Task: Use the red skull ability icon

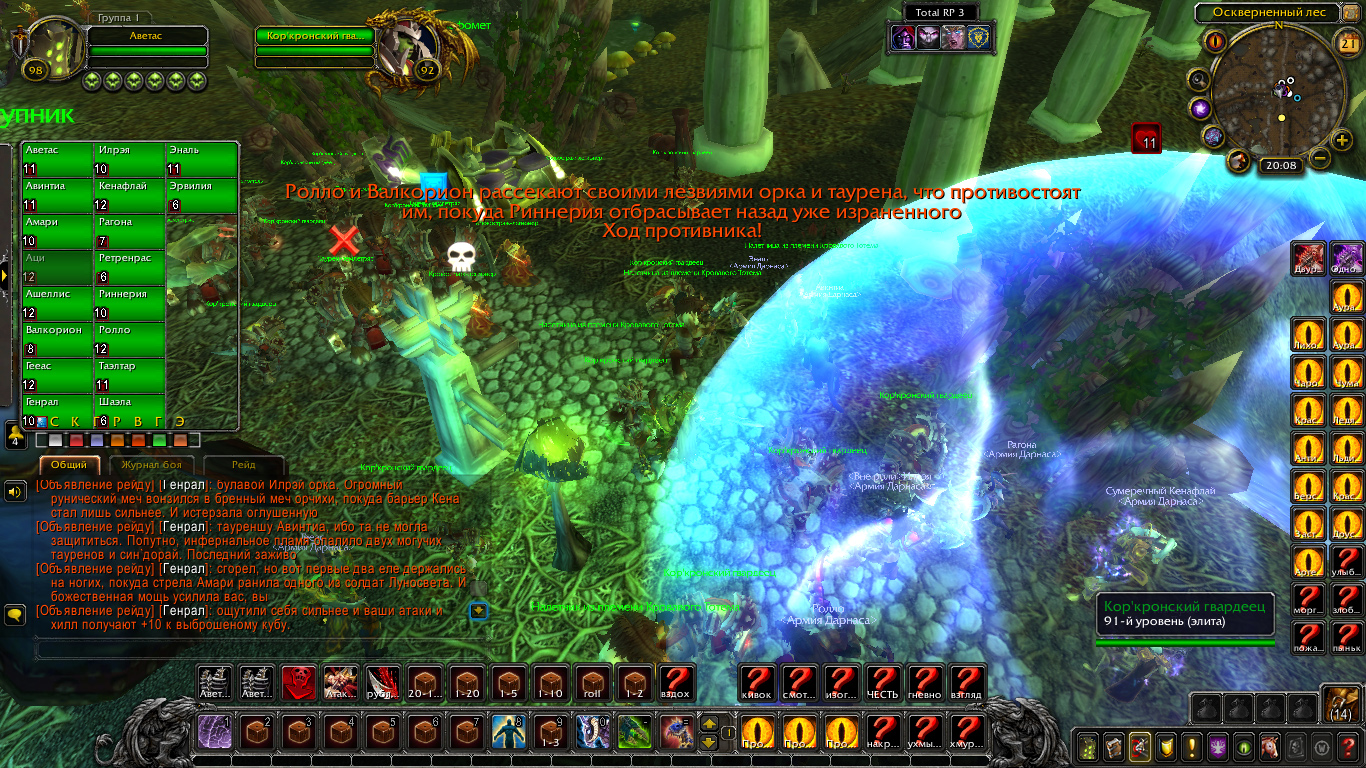Action: click(299, 683)
